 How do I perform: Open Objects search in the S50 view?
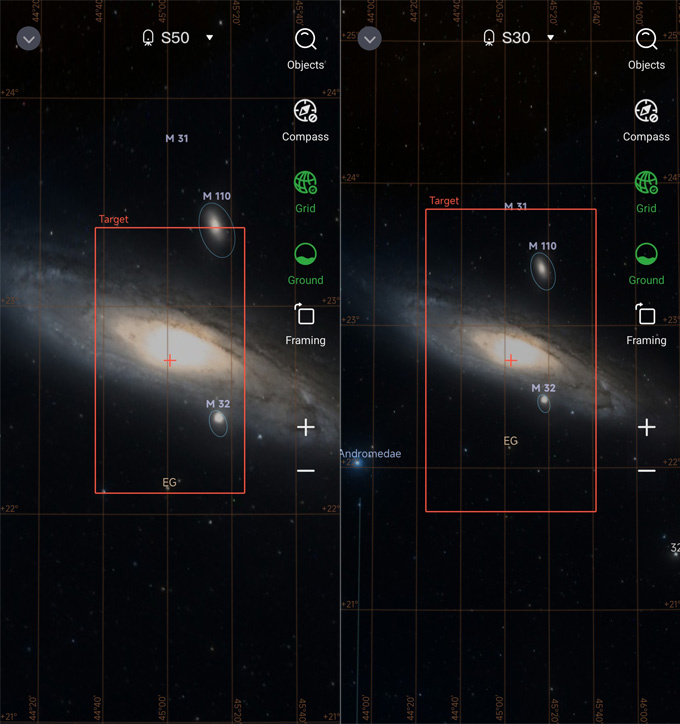click(306, 40)
